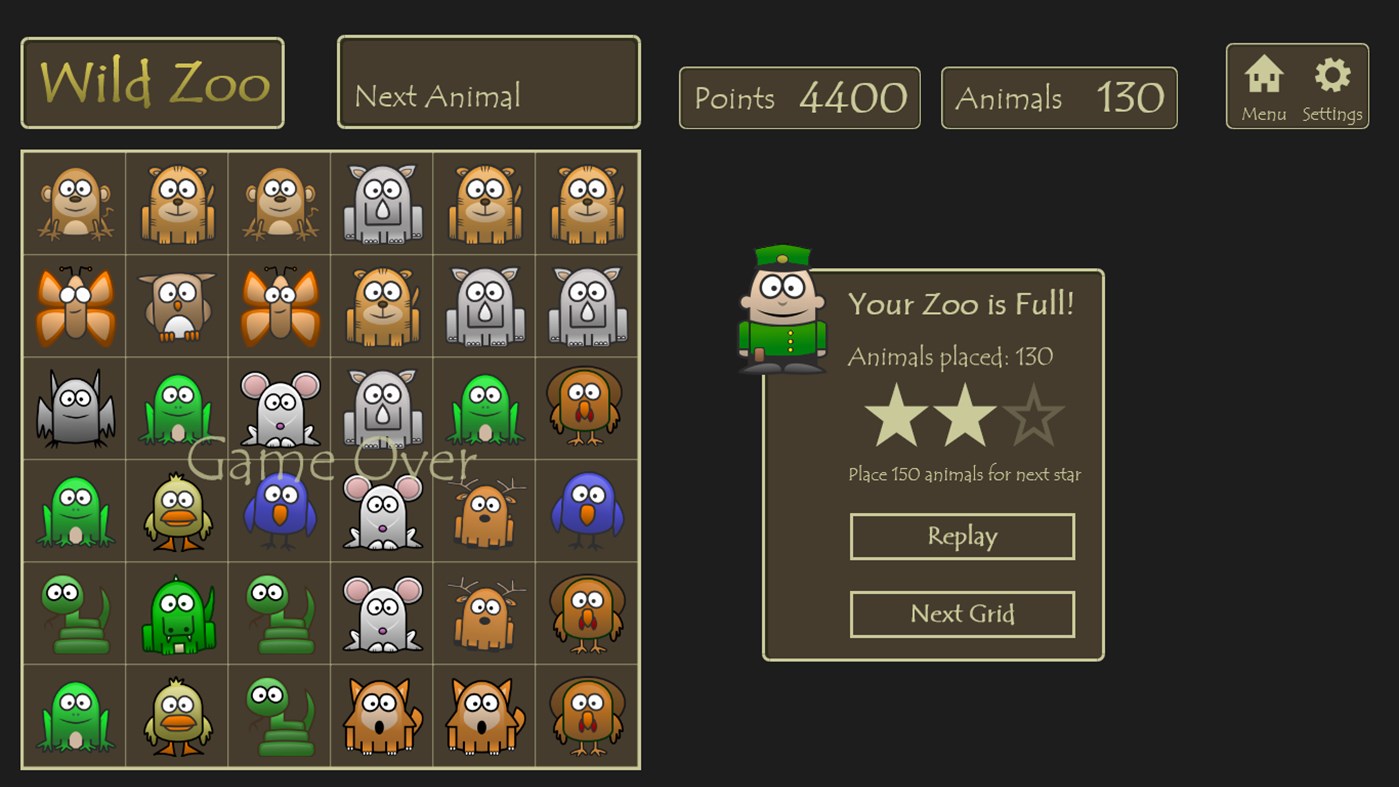1399x787 pixels.
Task: Select the turkey in the bottom-right cell
Action: [587, 715]
